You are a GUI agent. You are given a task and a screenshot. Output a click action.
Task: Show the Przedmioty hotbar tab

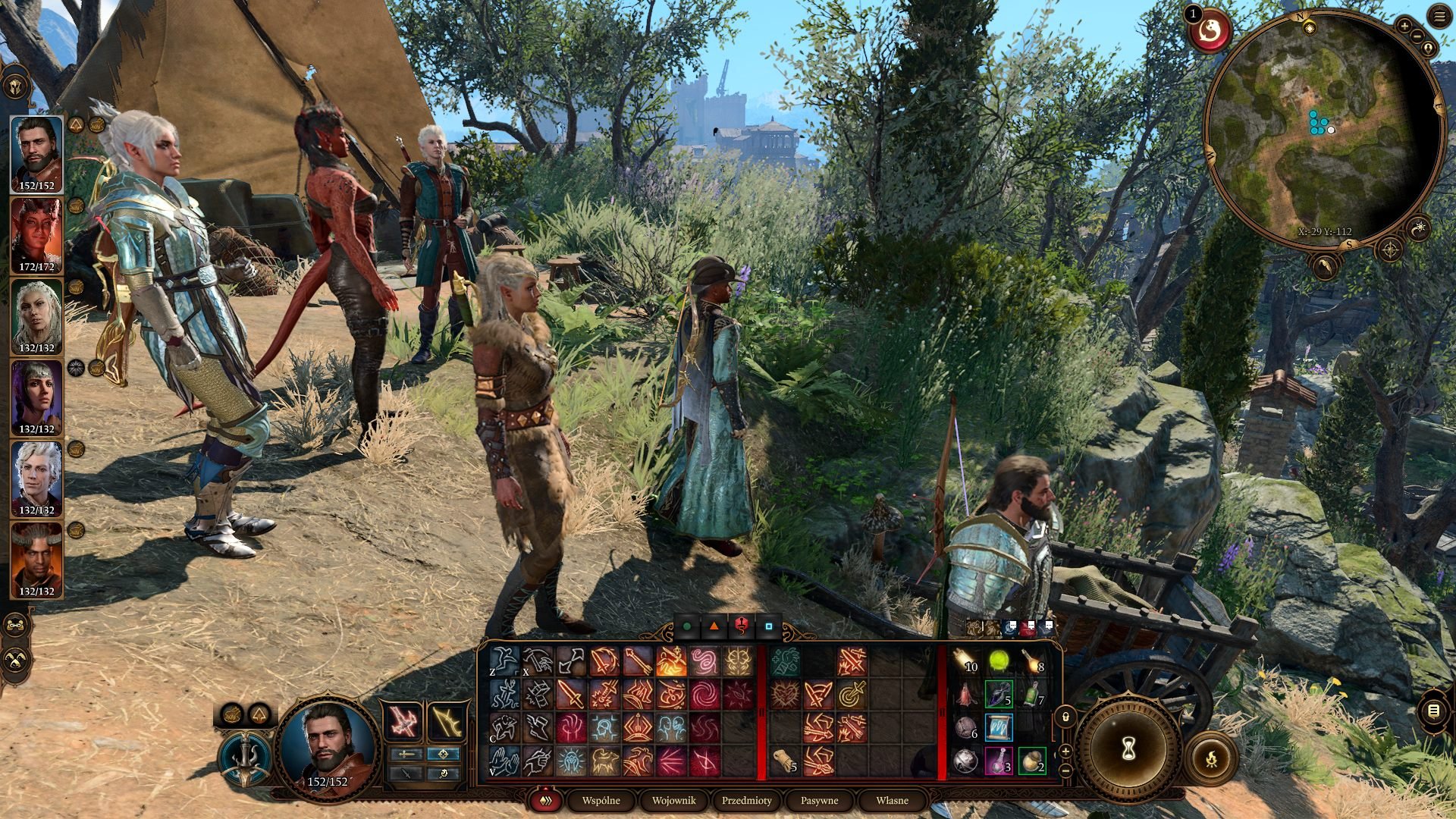click(746, 800)
